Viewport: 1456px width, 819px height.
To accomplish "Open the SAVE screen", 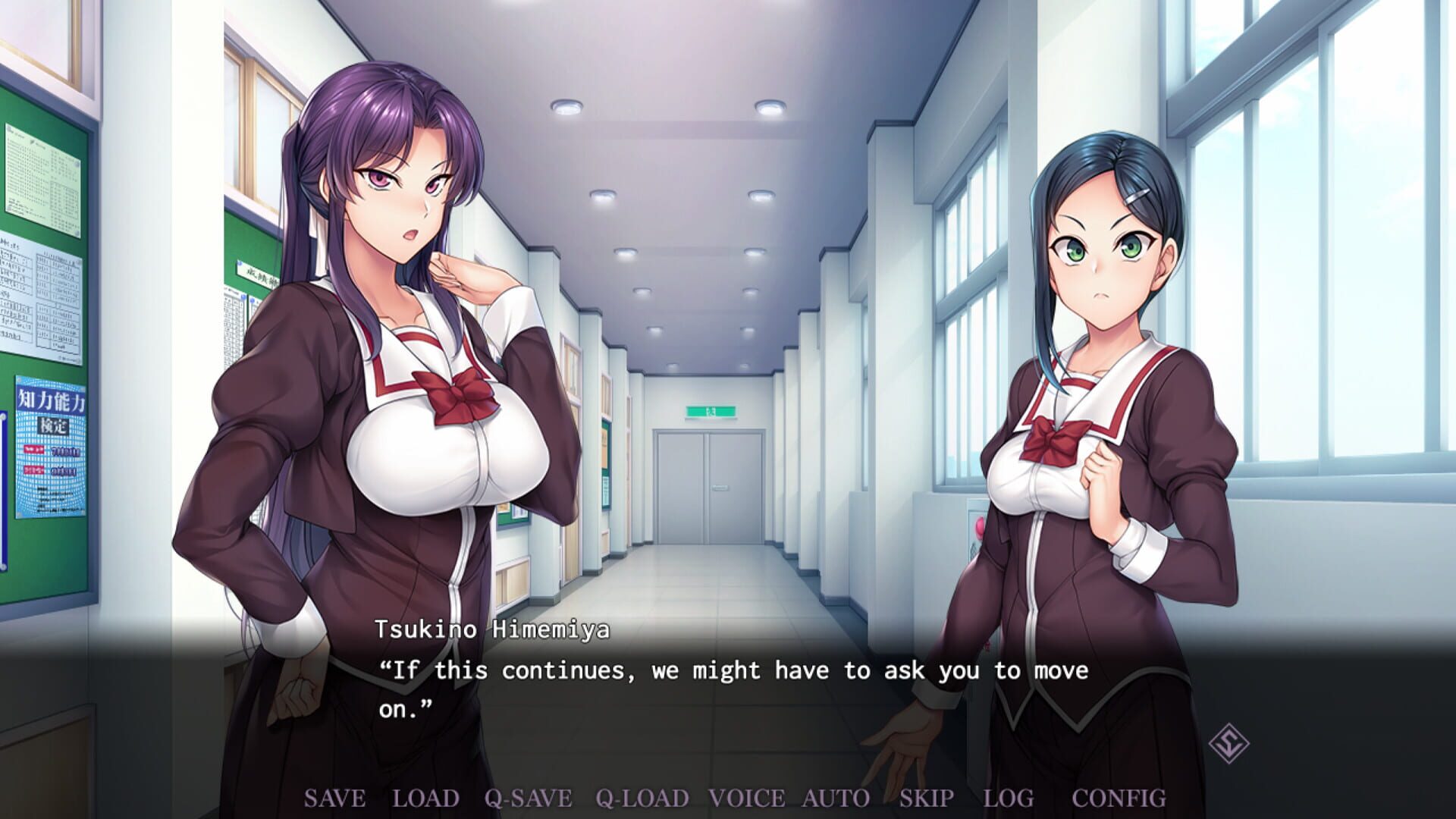I will 337,798.
